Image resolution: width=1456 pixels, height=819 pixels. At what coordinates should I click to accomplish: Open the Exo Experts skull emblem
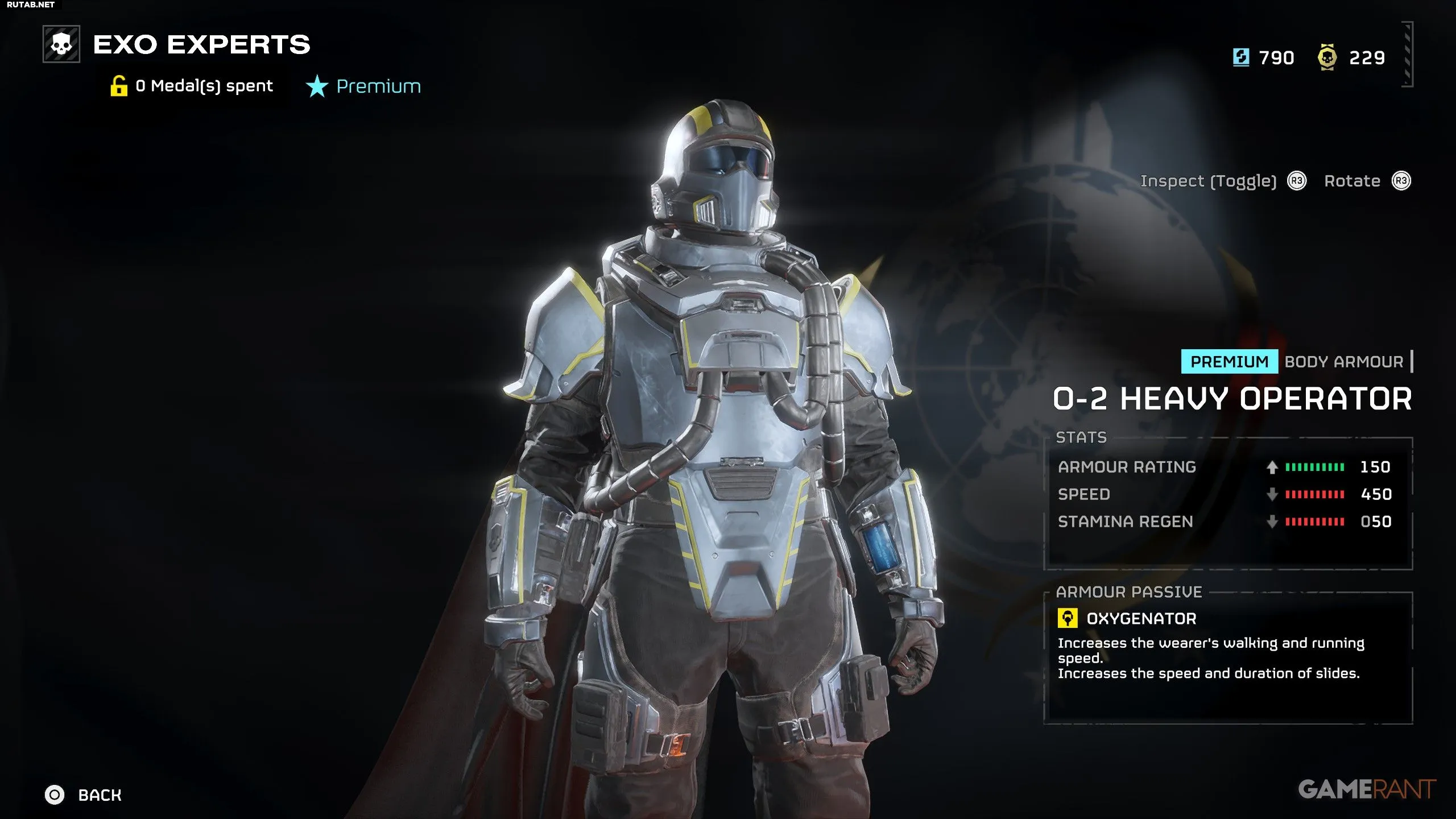[61, 44]
